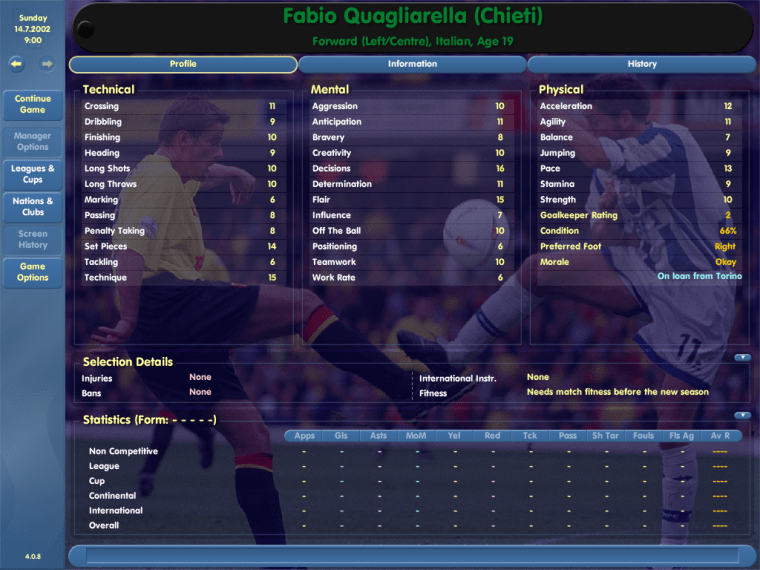
Task: Go back with the left arrow
Action: click(x=17, y=64)
